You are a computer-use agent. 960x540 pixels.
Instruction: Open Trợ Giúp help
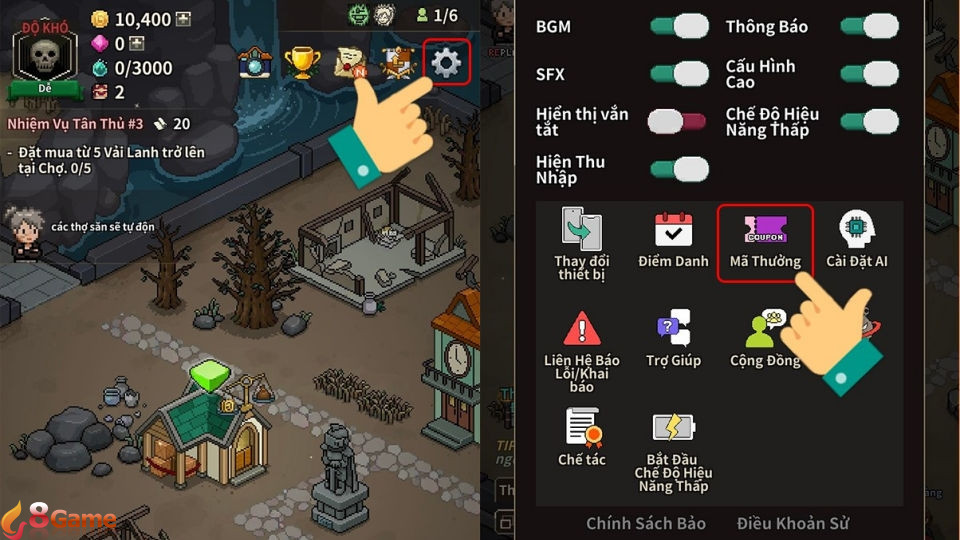tap(673, 340)
